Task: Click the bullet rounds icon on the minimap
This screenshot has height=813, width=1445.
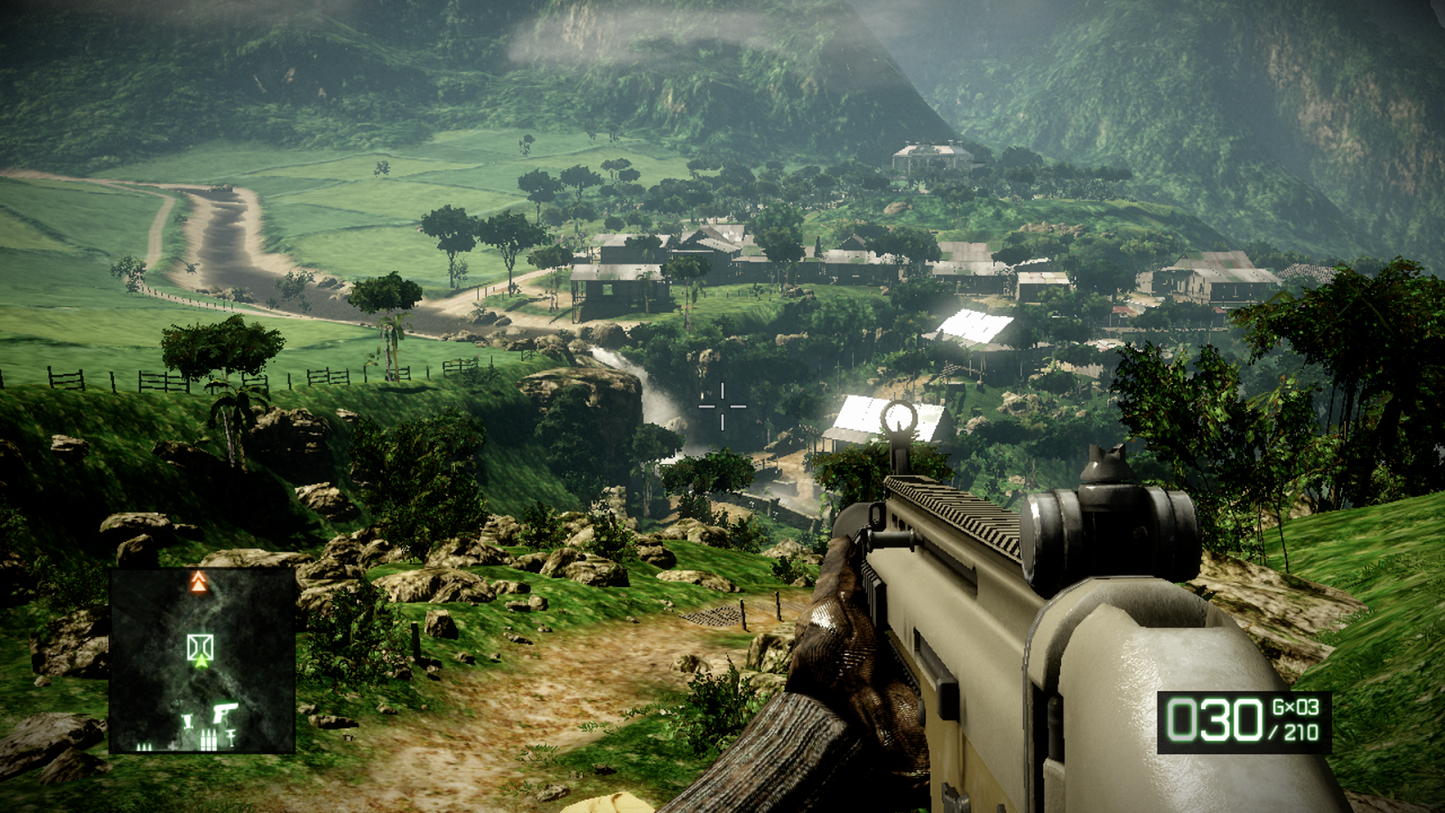Action: (x=208, y=738)
